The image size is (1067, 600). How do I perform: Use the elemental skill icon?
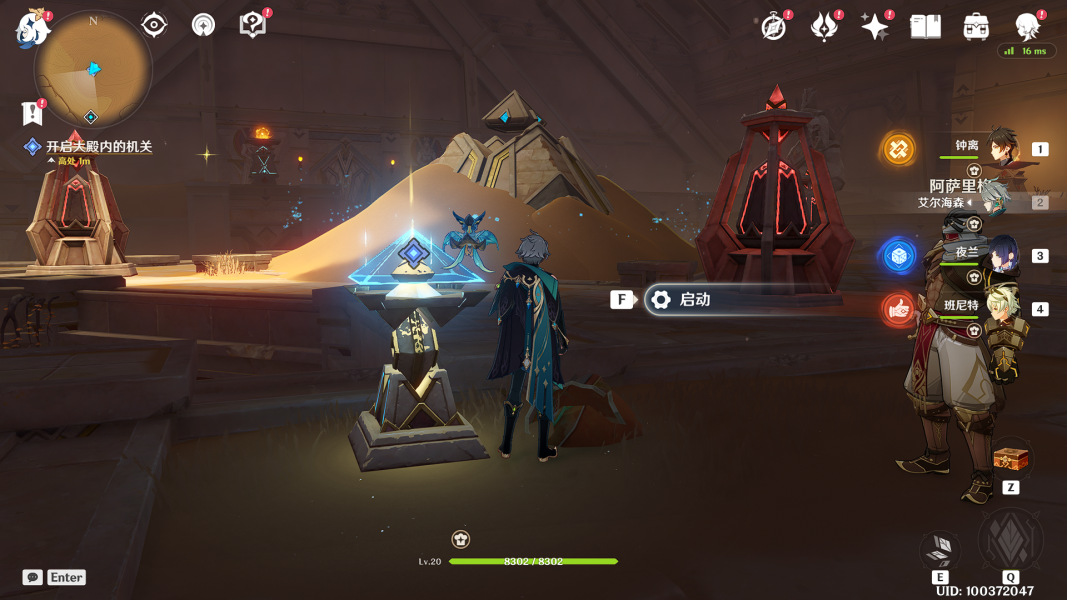pyautogui.click(x=940, y=549)
